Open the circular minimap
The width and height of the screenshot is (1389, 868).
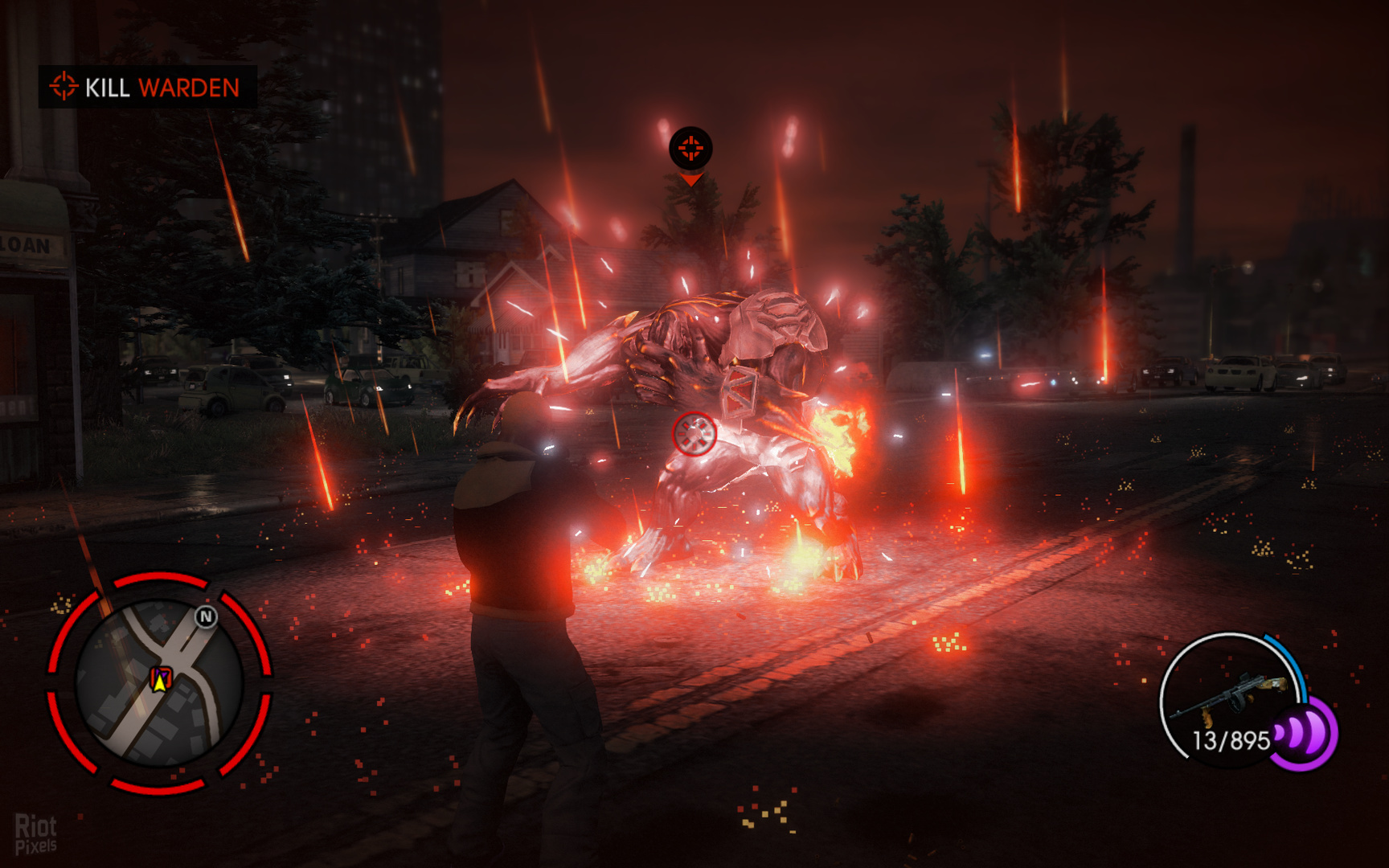[159, 683]
